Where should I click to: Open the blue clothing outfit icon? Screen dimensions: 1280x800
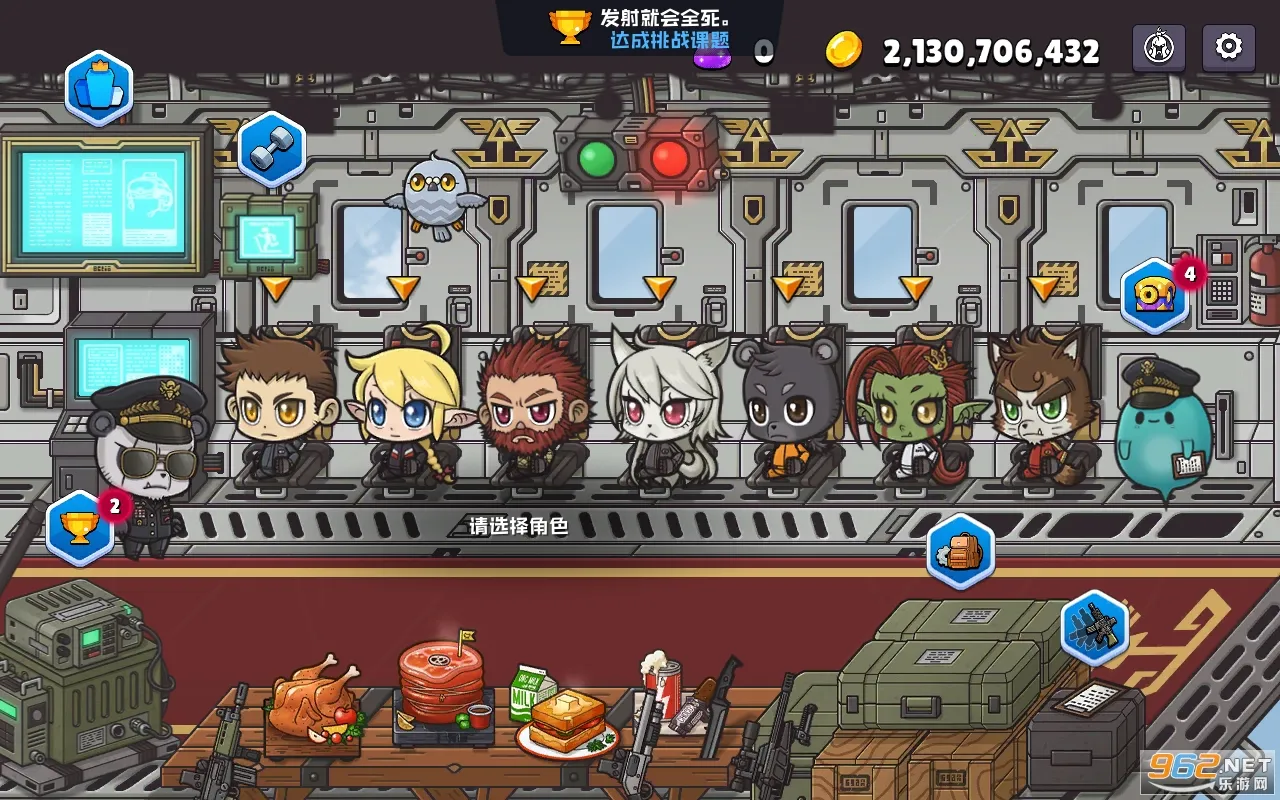coord(99,89)
